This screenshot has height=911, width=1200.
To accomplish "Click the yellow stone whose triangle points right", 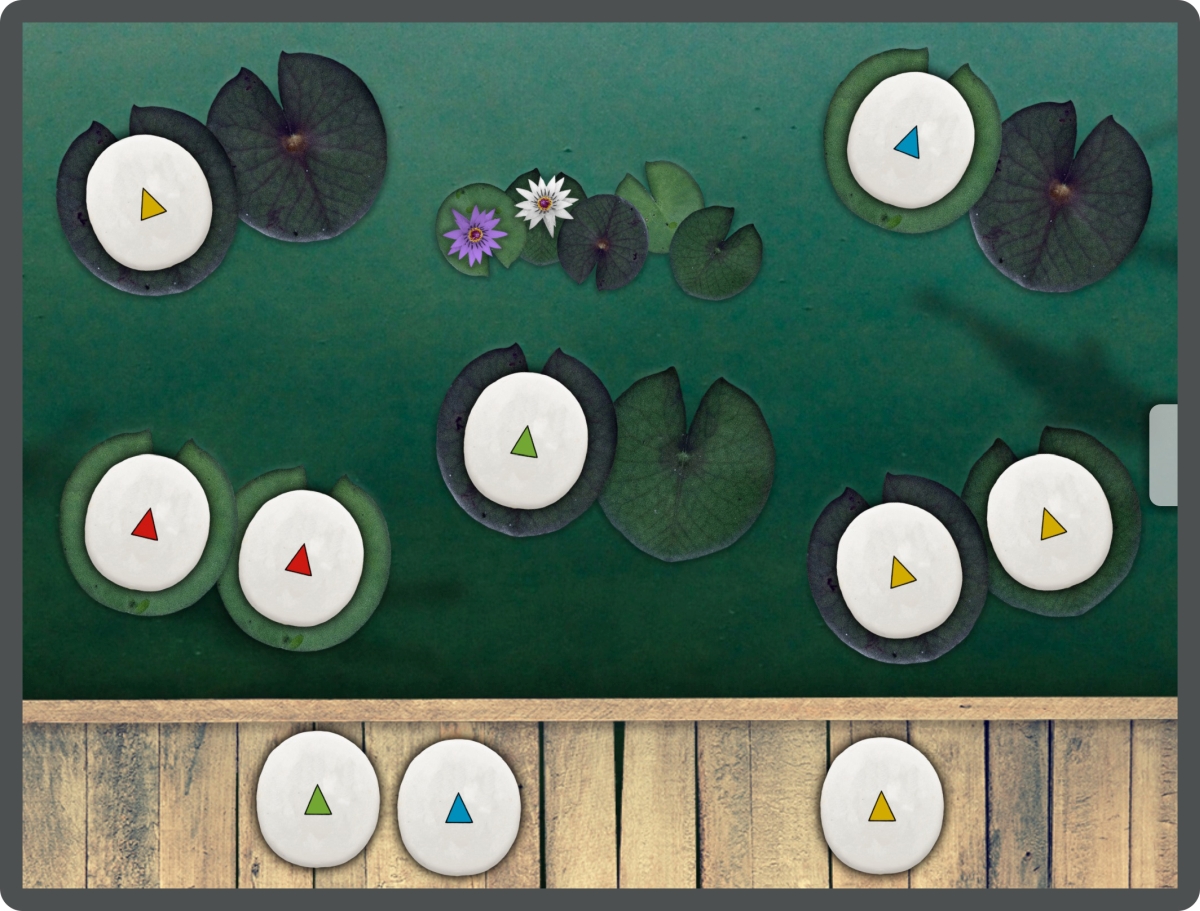I will [x=149, y=203].
